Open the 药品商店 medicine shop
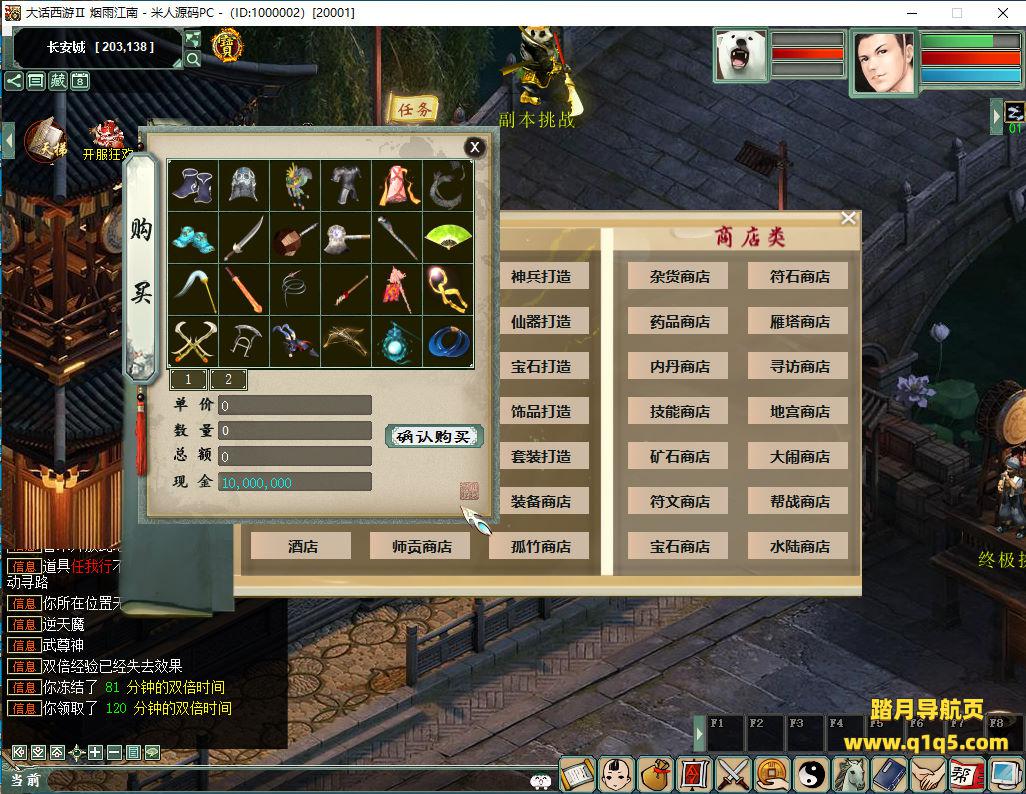Viewport: 1026px width, 794px height. [x=679, y=322]
